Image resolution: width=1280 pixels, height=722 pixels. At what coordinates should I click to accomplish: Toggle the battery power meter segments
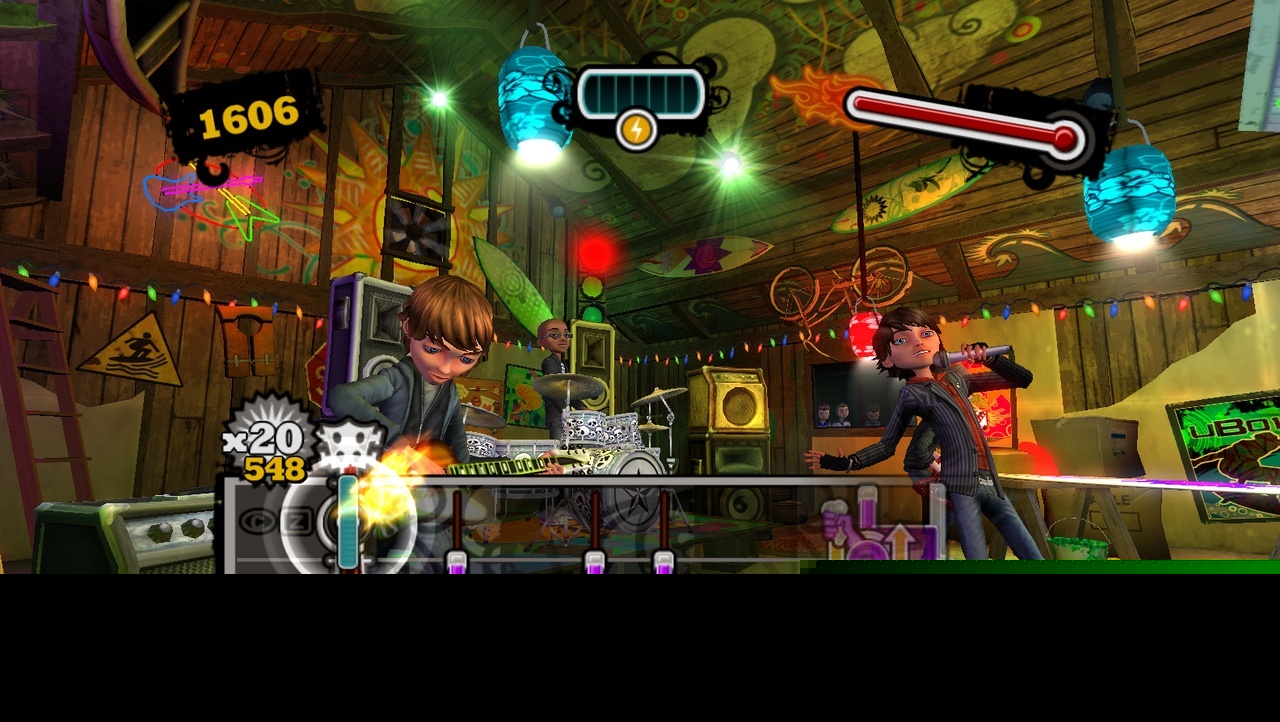pyautogui.click(x=640, y=91)
